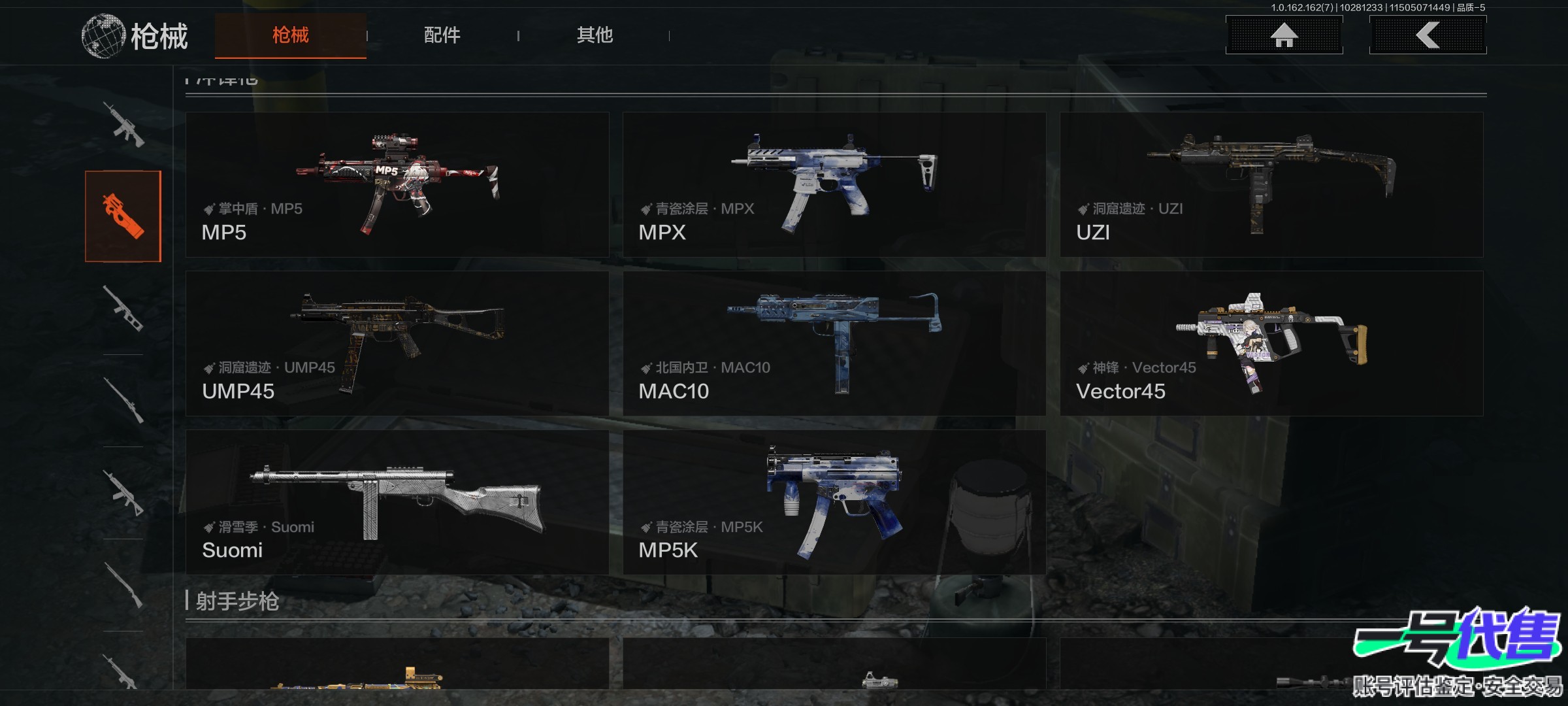Select the 枪械 tab
Image resolution: width=1568 pixels, height=706 pixels.
[x=290, y=35]
